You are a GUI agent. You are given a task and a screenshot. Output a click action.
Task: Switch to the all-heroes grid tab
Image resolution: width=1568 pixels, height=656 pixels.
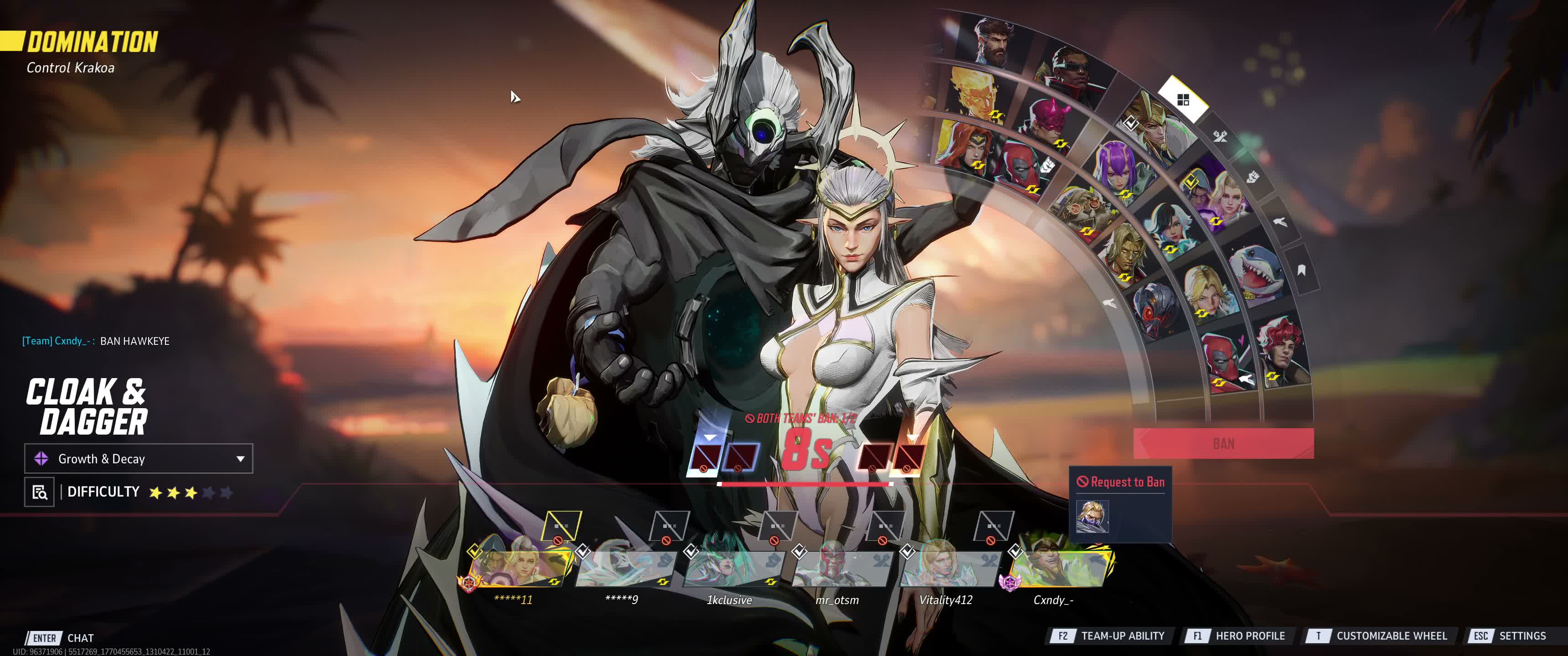pyautogui.click(x=1183, y=100)
